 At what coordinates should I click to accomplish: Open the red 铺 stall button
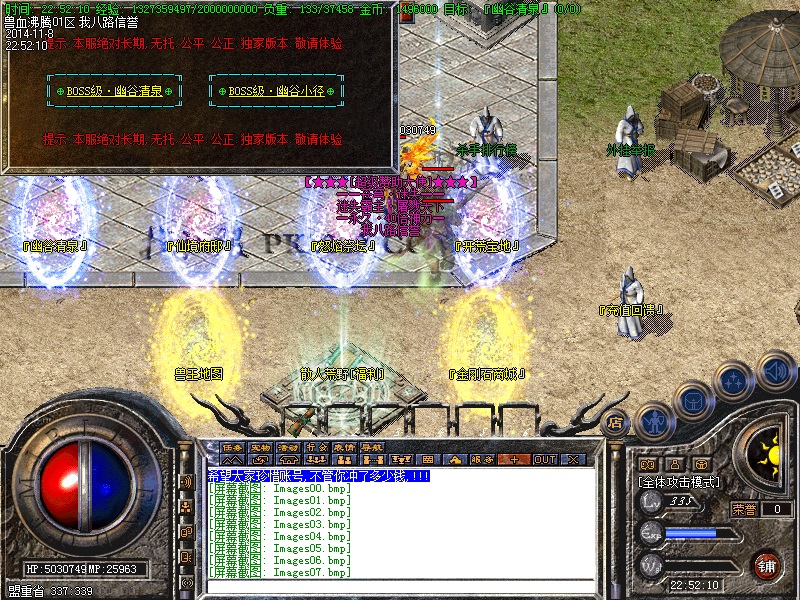[767, 564]
